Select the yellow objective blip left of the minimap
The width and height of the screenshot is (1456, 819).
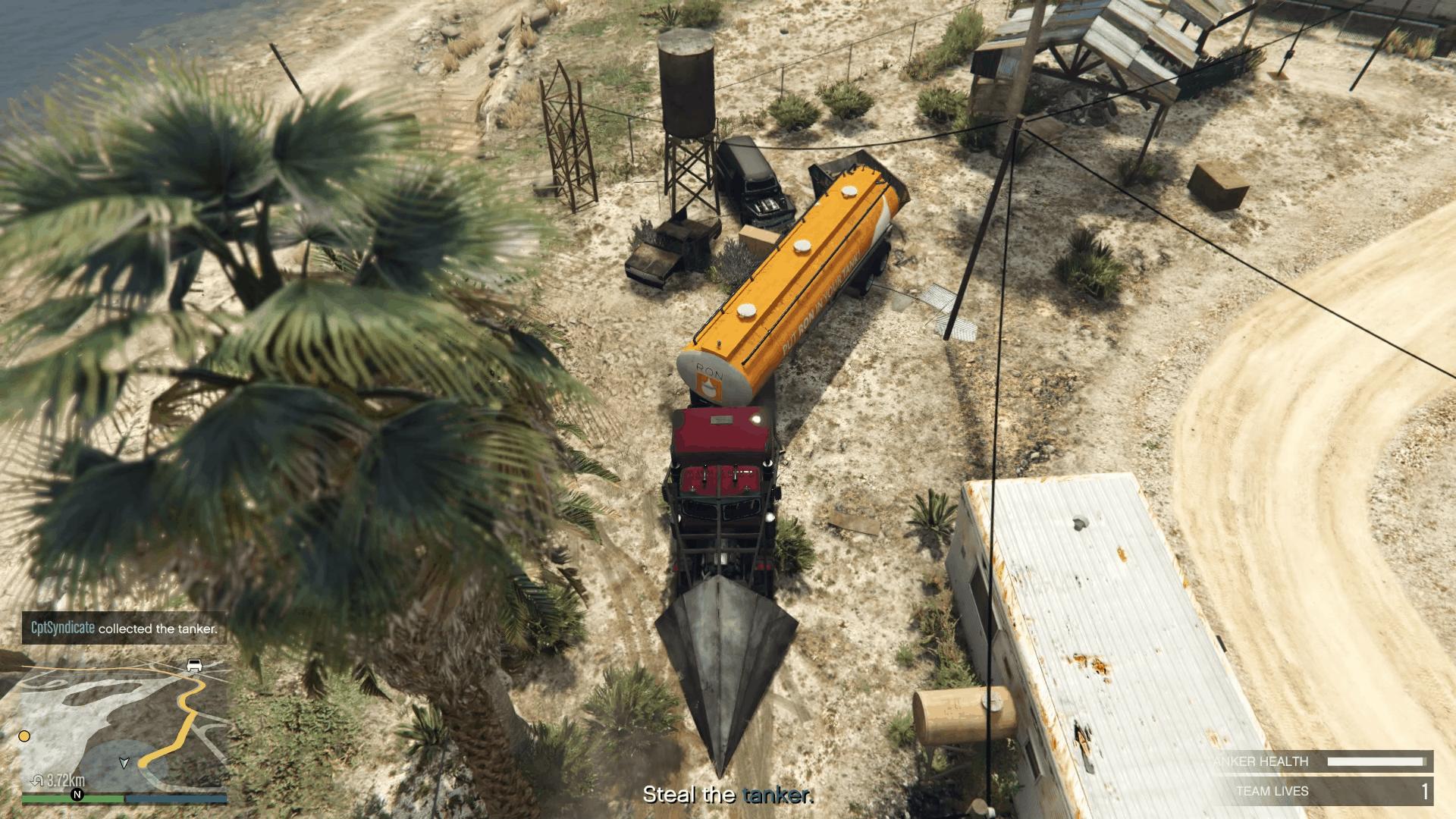click(x=24, y=736)
